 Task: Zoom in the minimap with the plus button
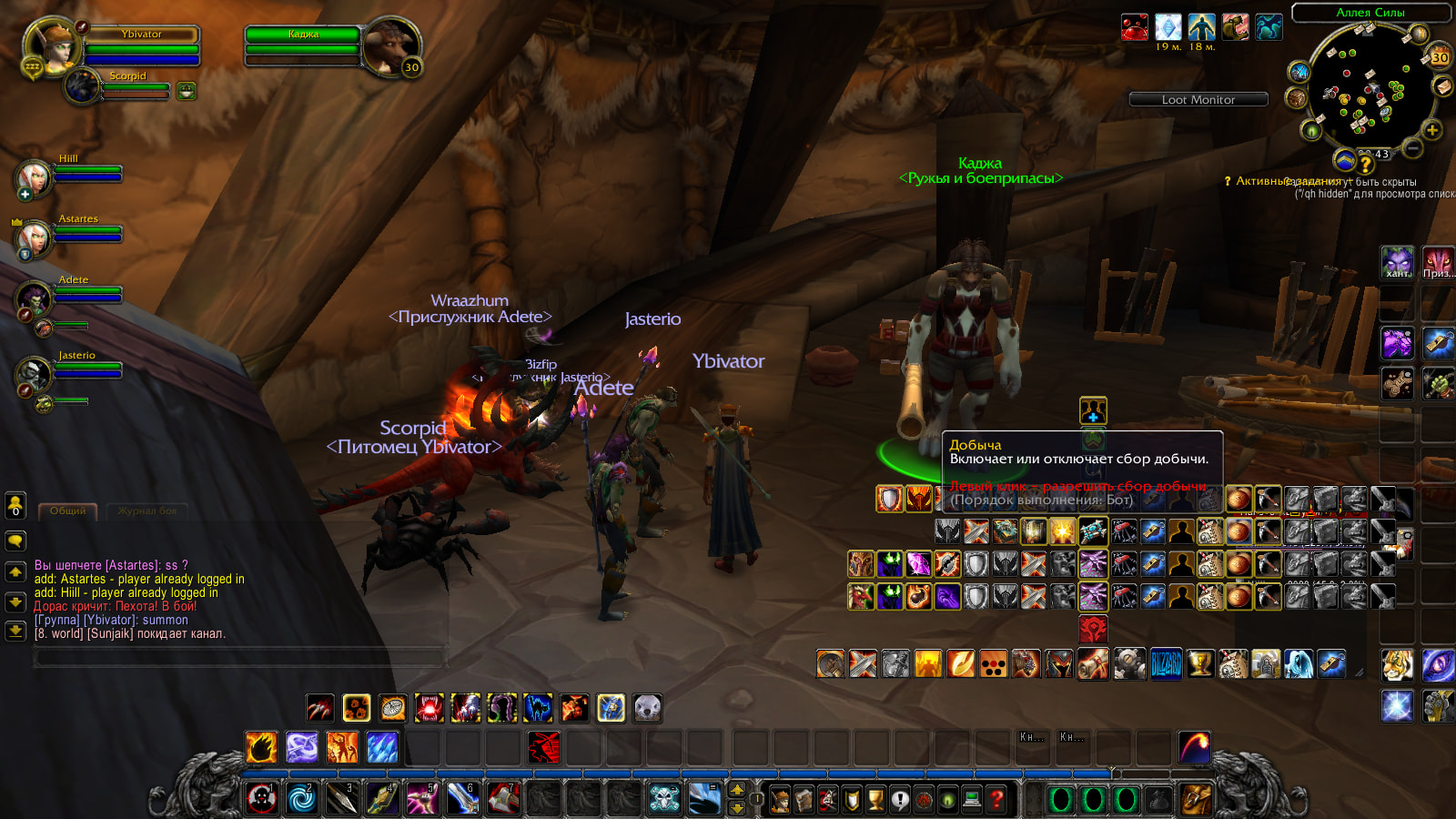point(1431,130)
